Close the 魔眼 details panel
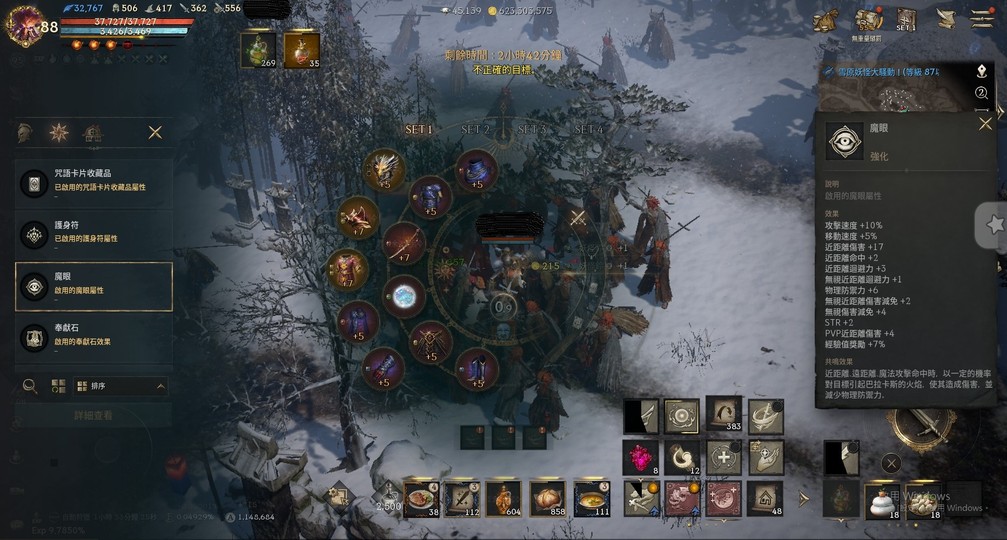This screenshot has height=540, width=1007. pyautogui.click(x=985, y=124)
